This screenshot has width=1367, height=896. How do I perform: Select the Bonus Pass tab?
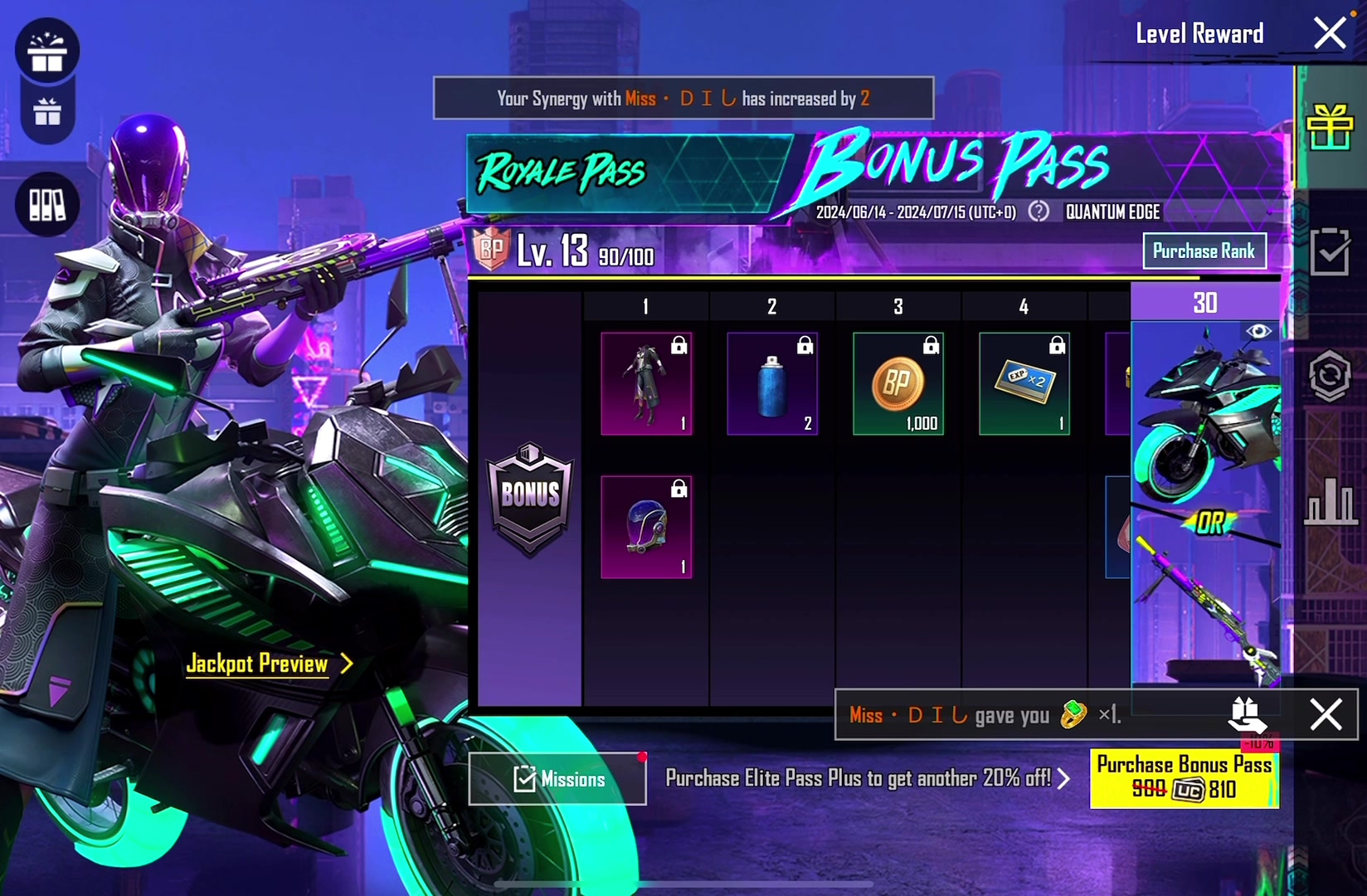point(958,164)
